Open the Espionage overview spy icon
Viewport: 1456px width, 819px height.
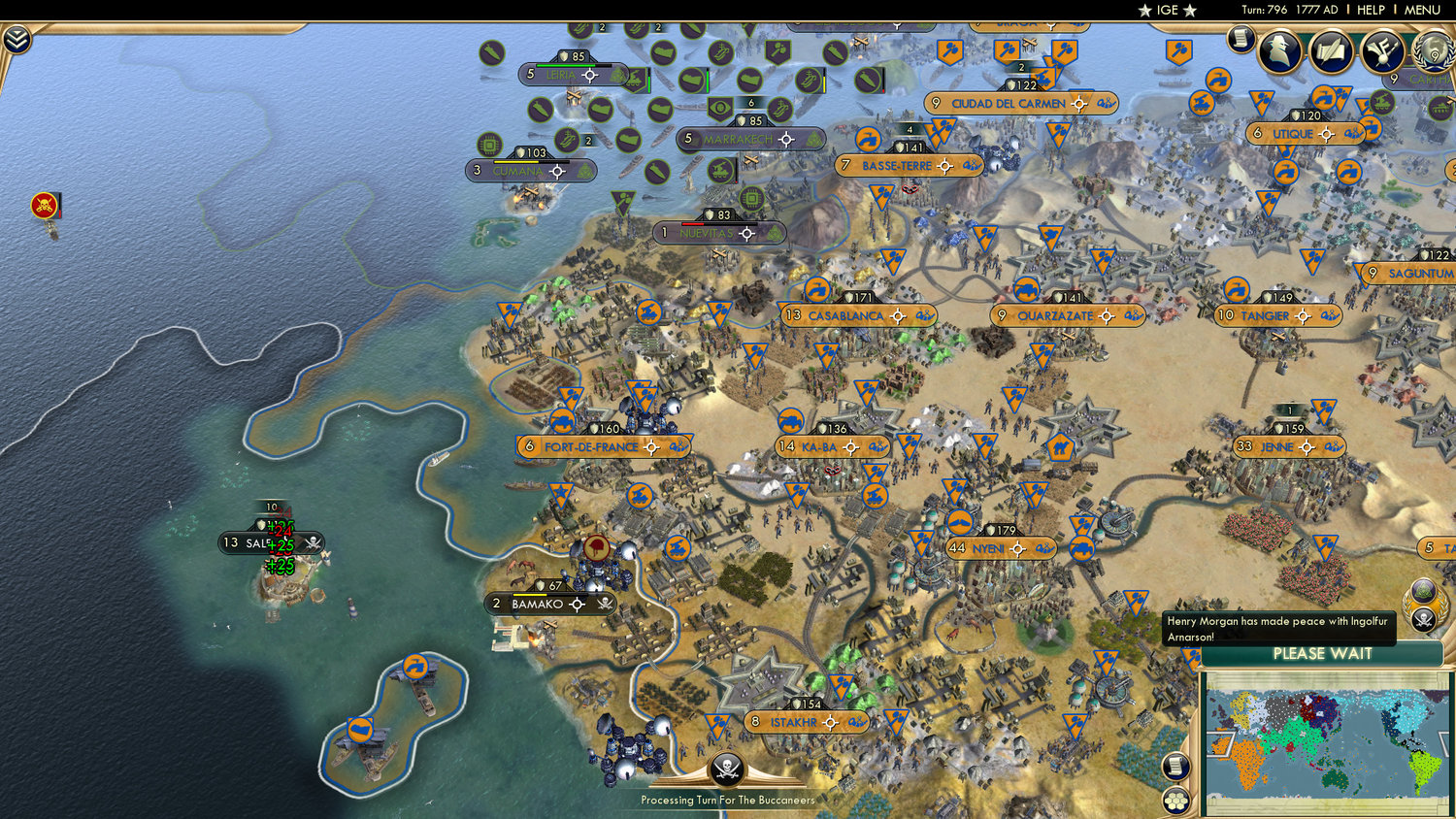(x=1280, y=49)
